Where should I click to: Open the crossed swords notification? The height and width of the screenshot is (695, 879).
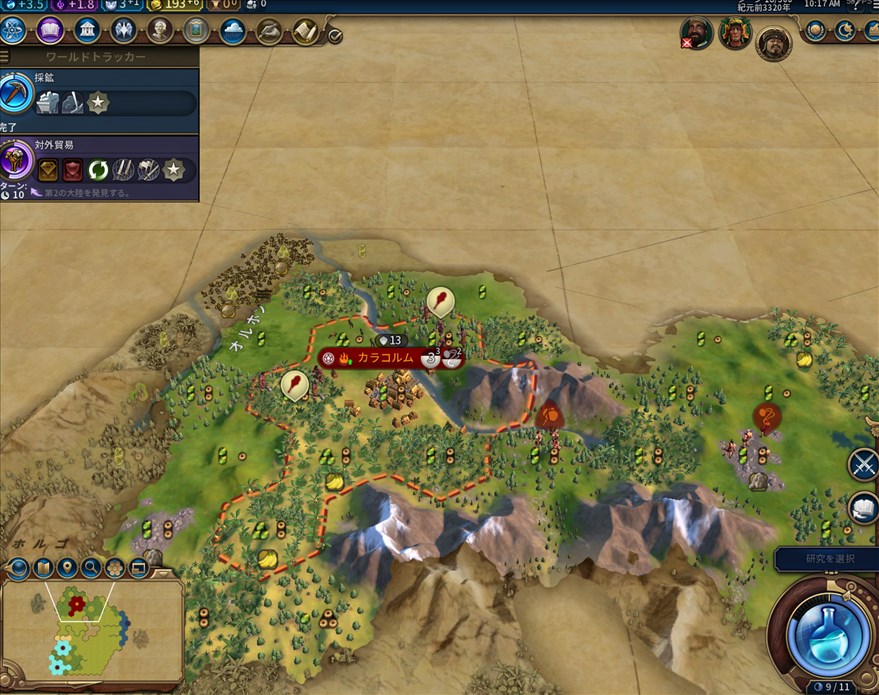[x=864, y=464]
